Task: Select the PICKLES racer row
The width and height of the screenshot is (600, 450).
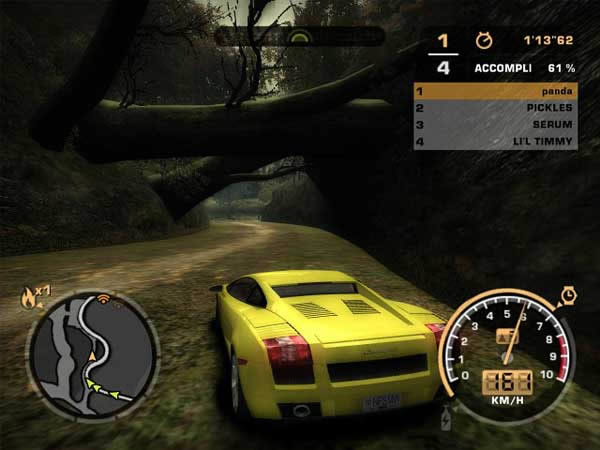Action: coord(494,107)
